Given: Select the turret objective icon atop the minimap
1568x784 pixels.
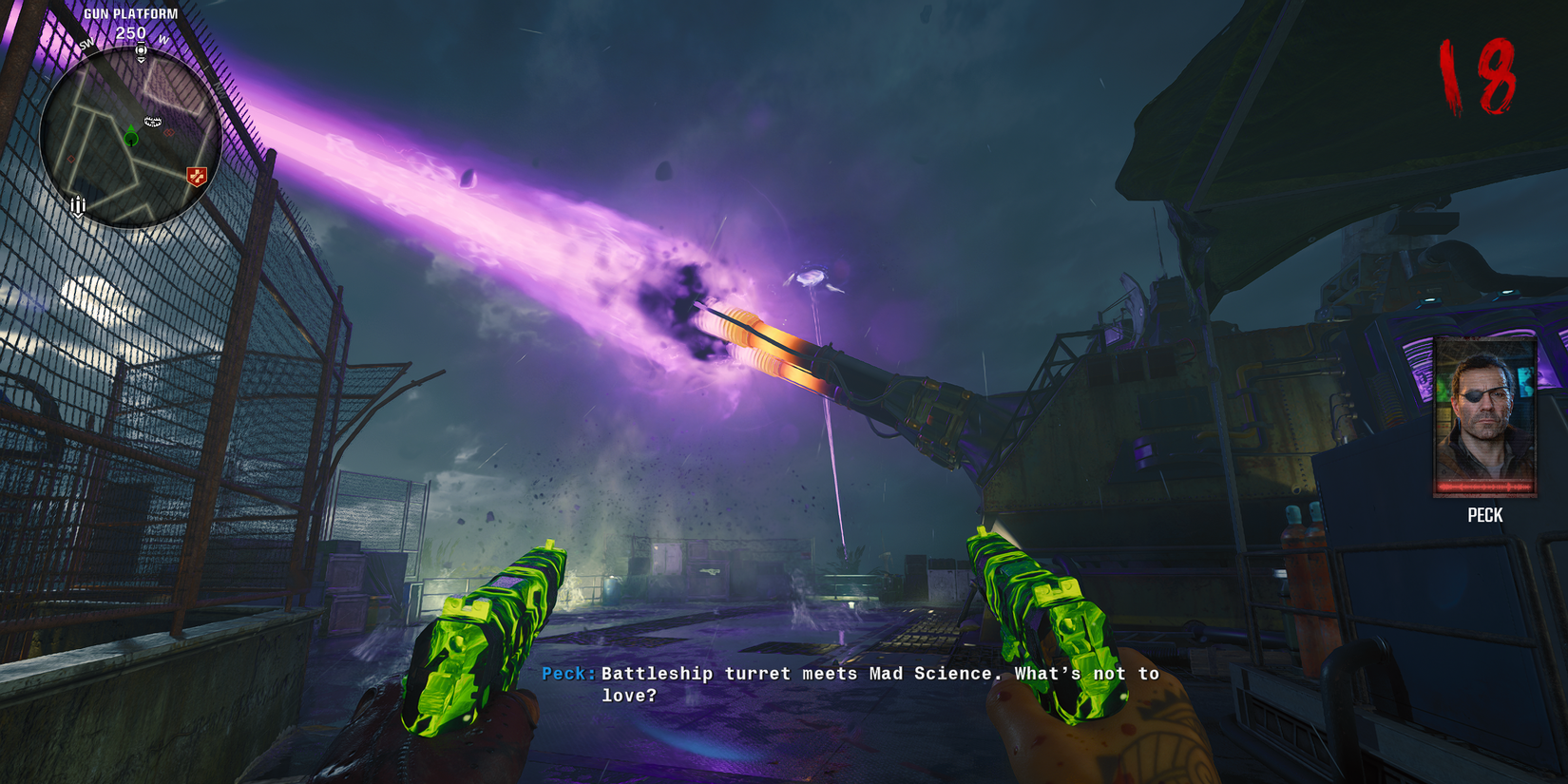Looking at the screenshot, I should [x=141, y=49].
